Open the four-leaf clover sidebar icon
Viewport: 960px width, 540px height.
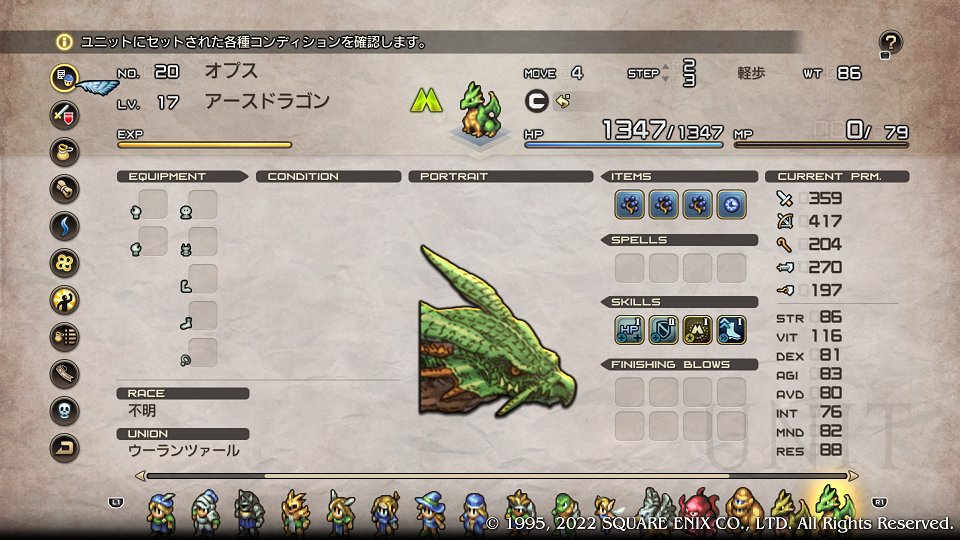[65, 263]
